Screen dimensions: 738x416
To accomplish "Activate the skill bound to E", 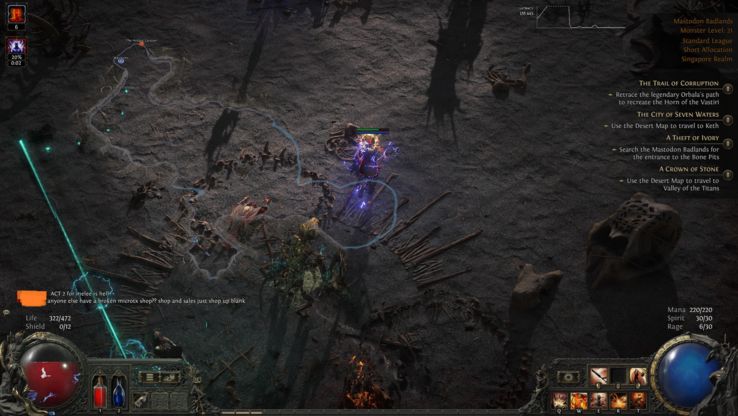I will point(599,400).
